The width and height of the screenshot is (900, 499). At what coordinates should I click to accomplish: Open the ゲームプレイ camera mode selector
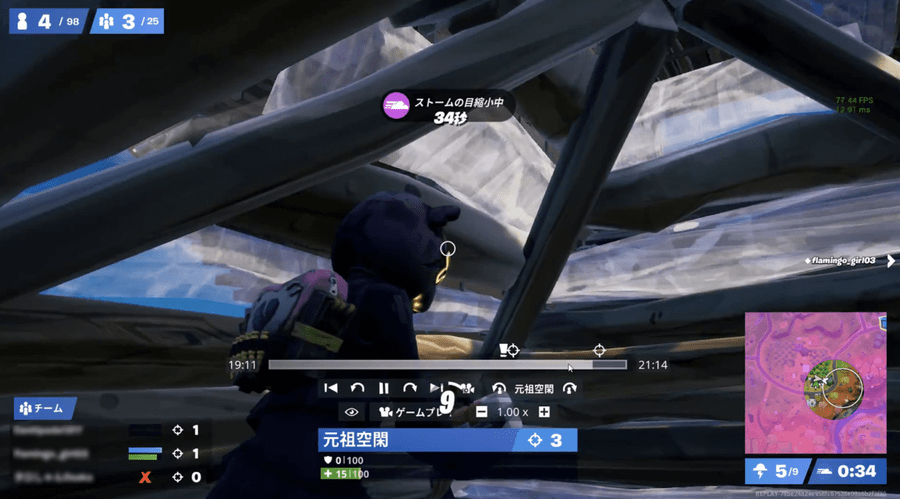click(412, 412)
